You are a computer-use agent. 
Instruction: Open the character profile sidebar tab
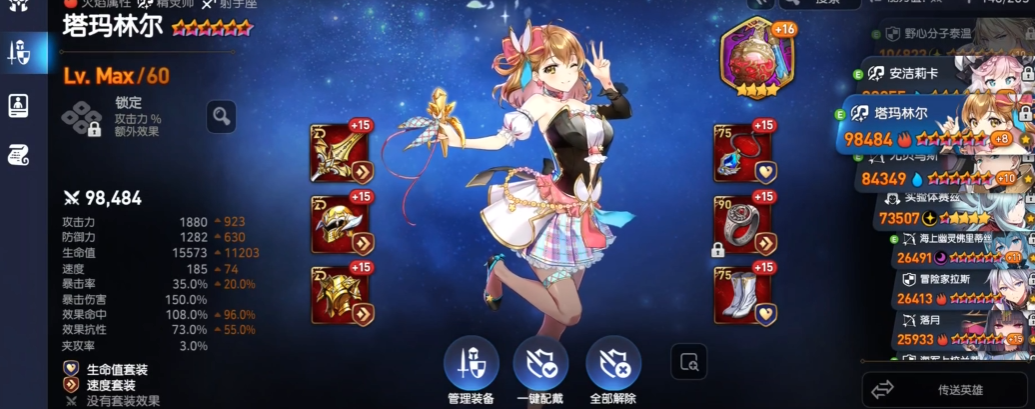[18, 104]
